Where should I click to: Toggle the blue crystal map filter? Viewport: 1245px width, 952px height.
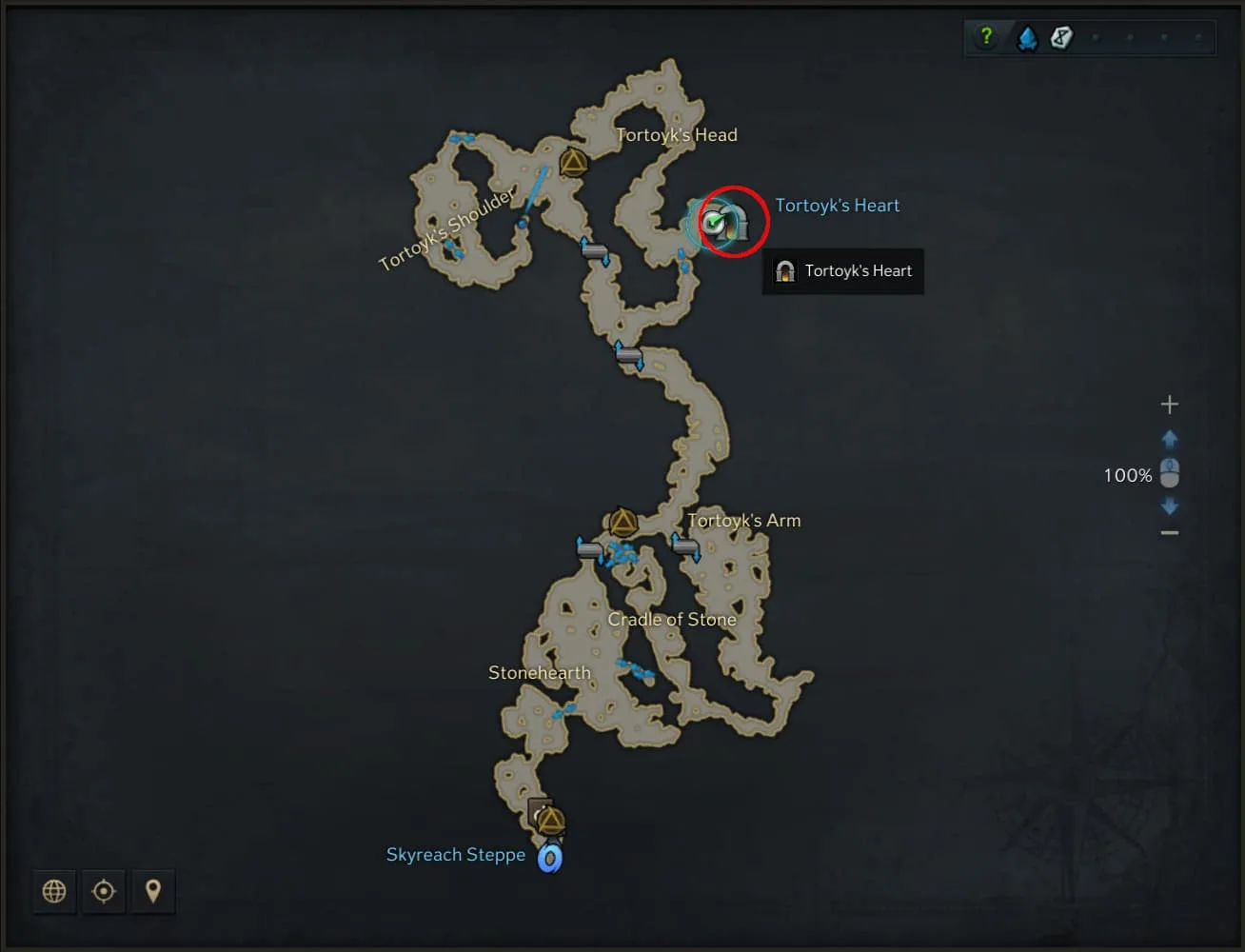pyautogui.click(x=1027, y=38)
